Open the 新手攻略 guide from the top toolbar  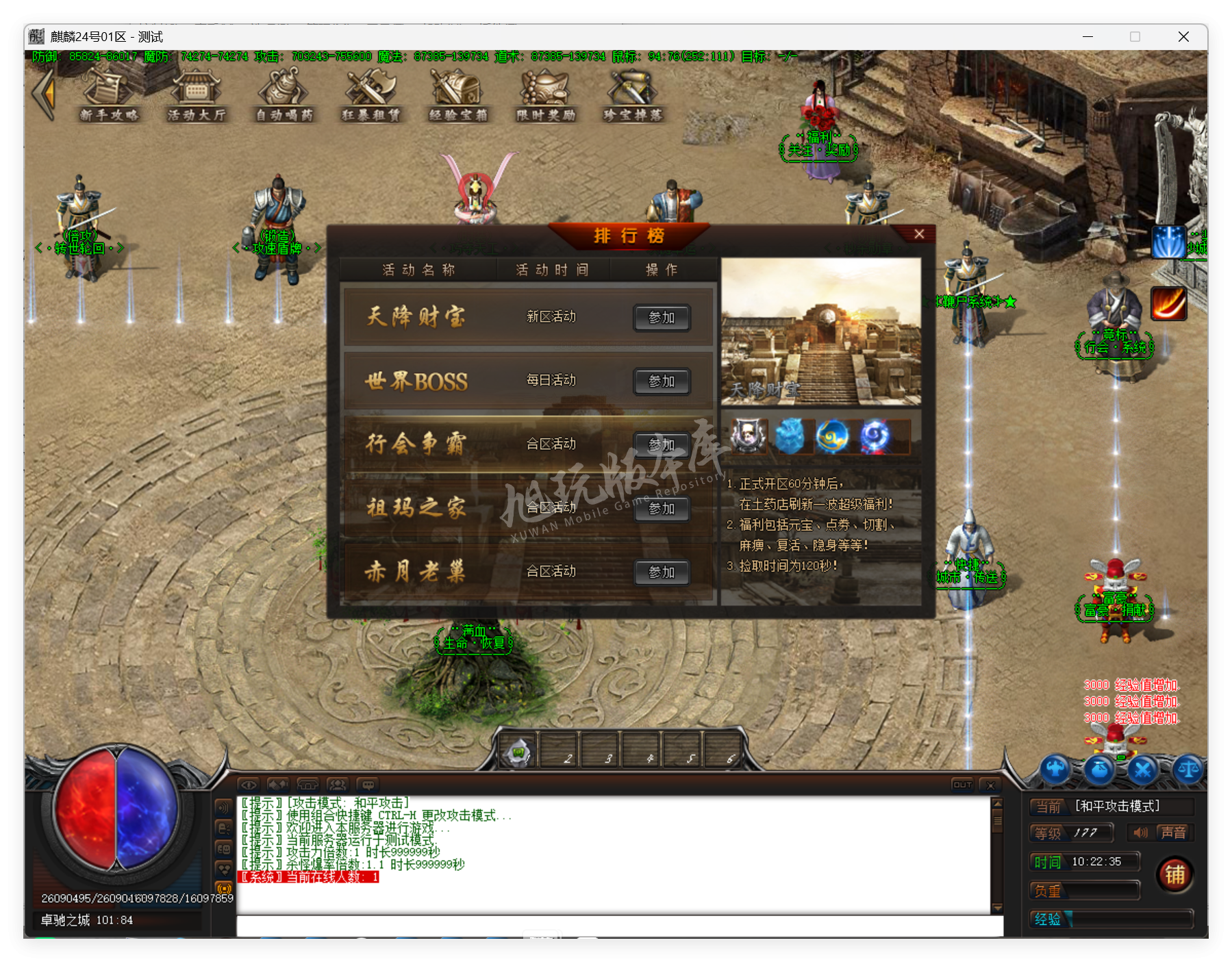click(110, 96)
